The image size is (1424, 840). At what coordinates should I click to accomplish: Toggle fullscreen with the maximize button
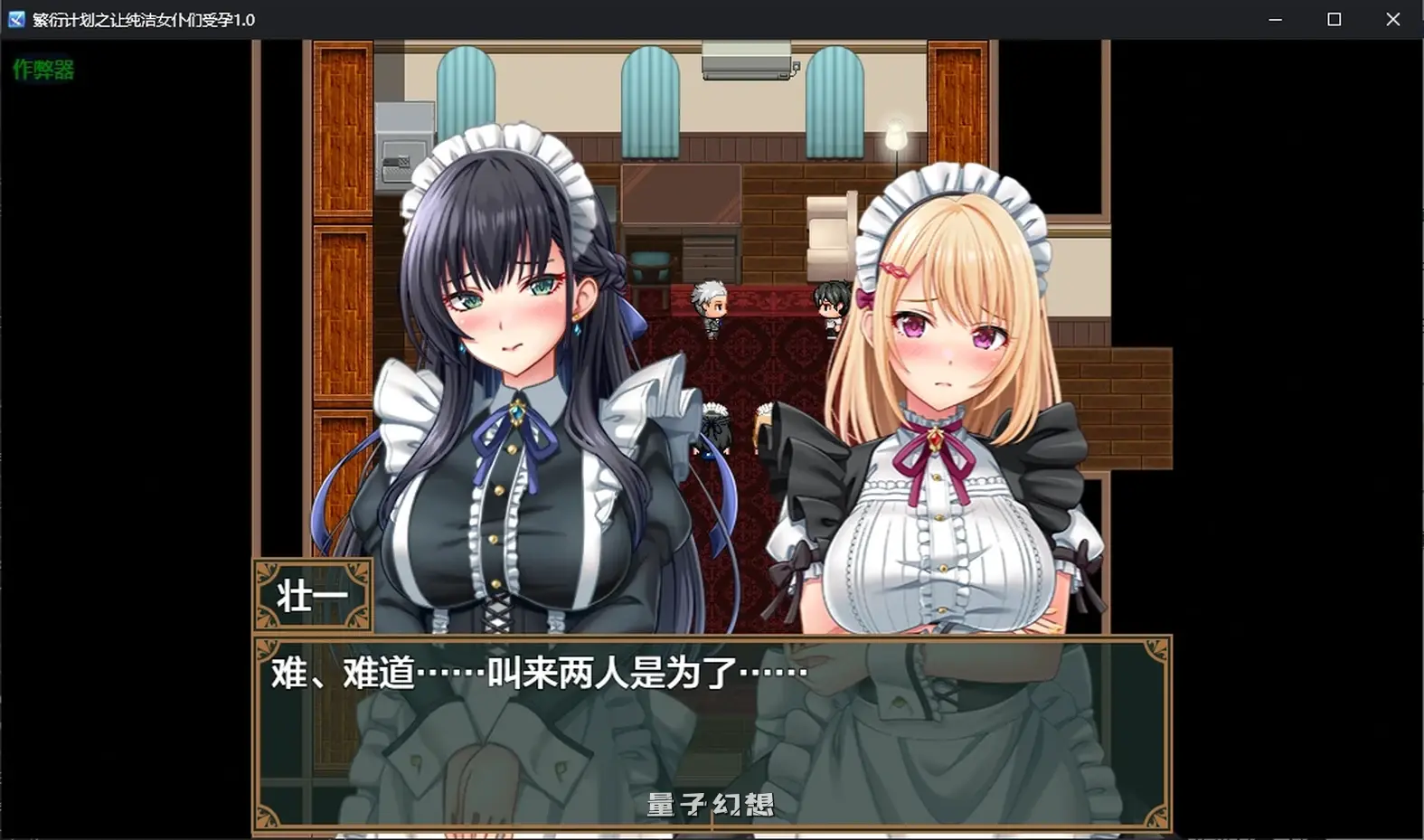click(x=1334, y=19)
